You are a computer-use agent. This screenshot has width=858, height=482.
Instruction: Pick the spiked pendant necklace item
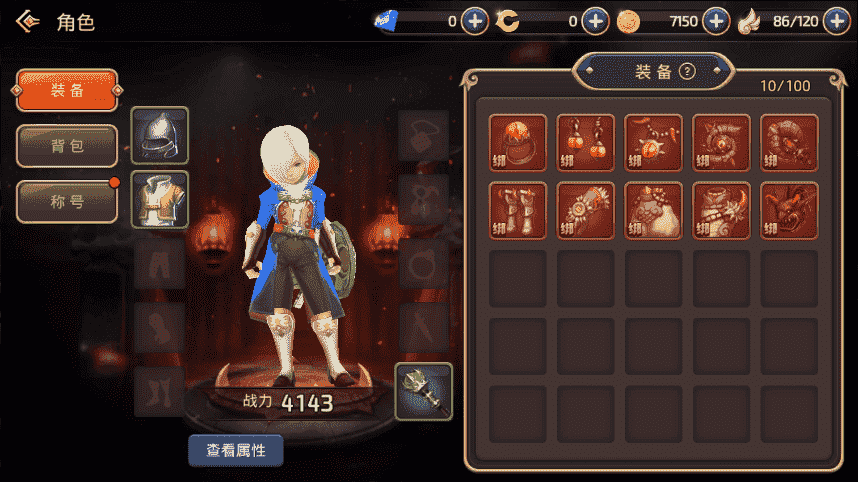coord(654,143)
